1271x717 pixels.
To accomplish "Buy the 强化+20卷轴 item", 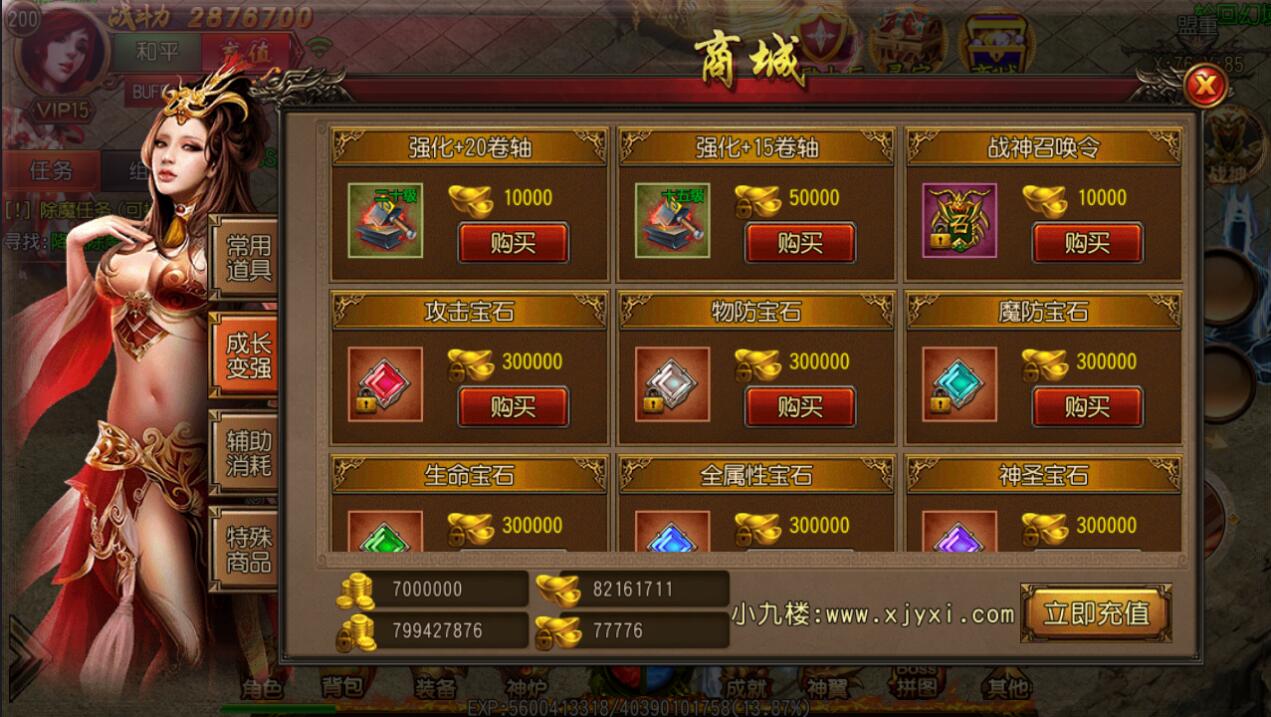I will coord(513,243).
